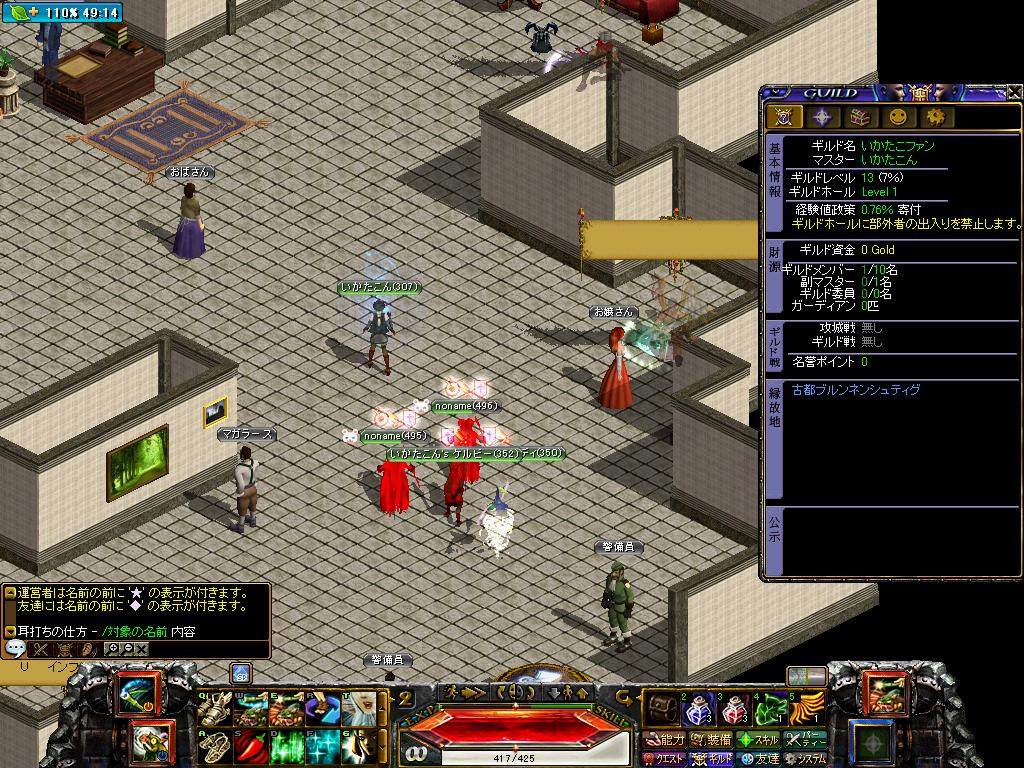Open the スキル (Skill) menu
This screenshot has height=768, width=1024.
click(x=759, y=740)
